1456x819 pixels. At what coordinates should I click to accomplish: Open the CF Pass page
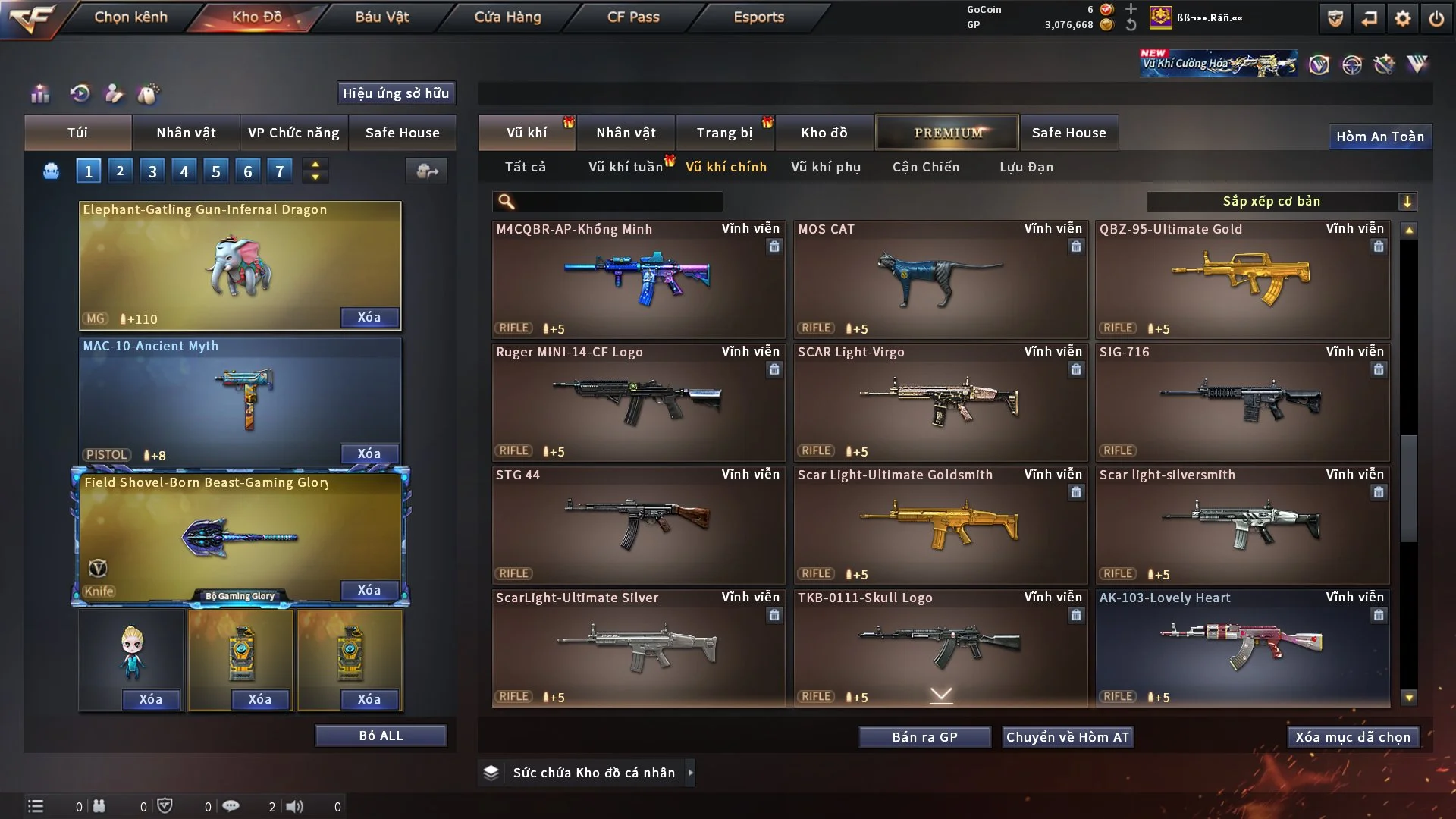(x=633, y=17)
